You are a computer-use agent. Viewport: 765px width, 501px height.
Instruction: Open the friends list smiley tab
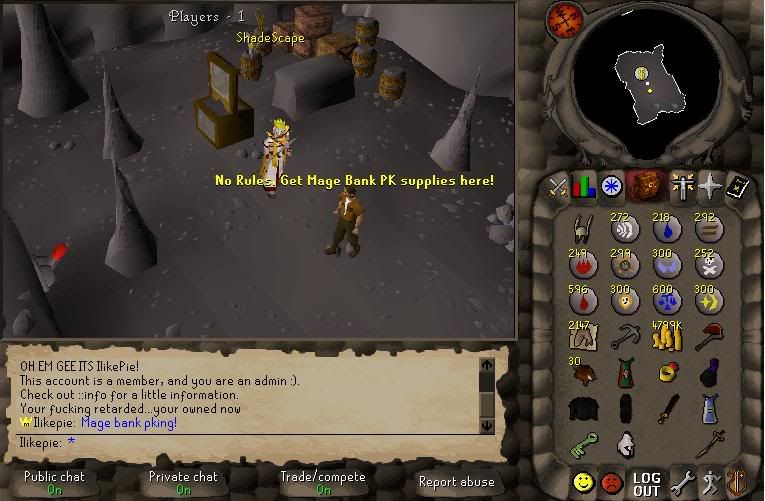pos(584,479)
